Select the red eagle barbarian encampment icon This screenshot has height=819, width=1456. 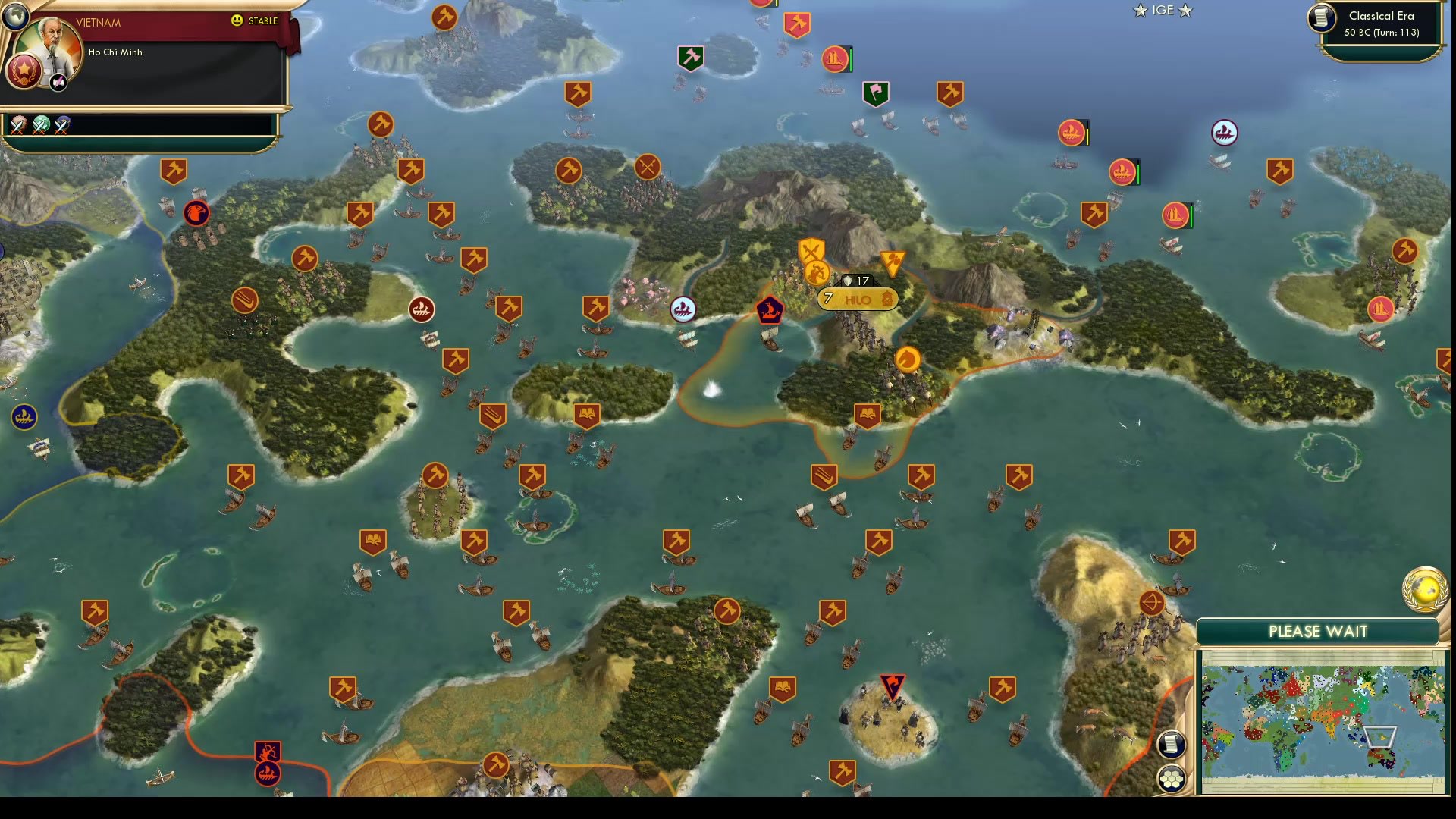point(195,214)
